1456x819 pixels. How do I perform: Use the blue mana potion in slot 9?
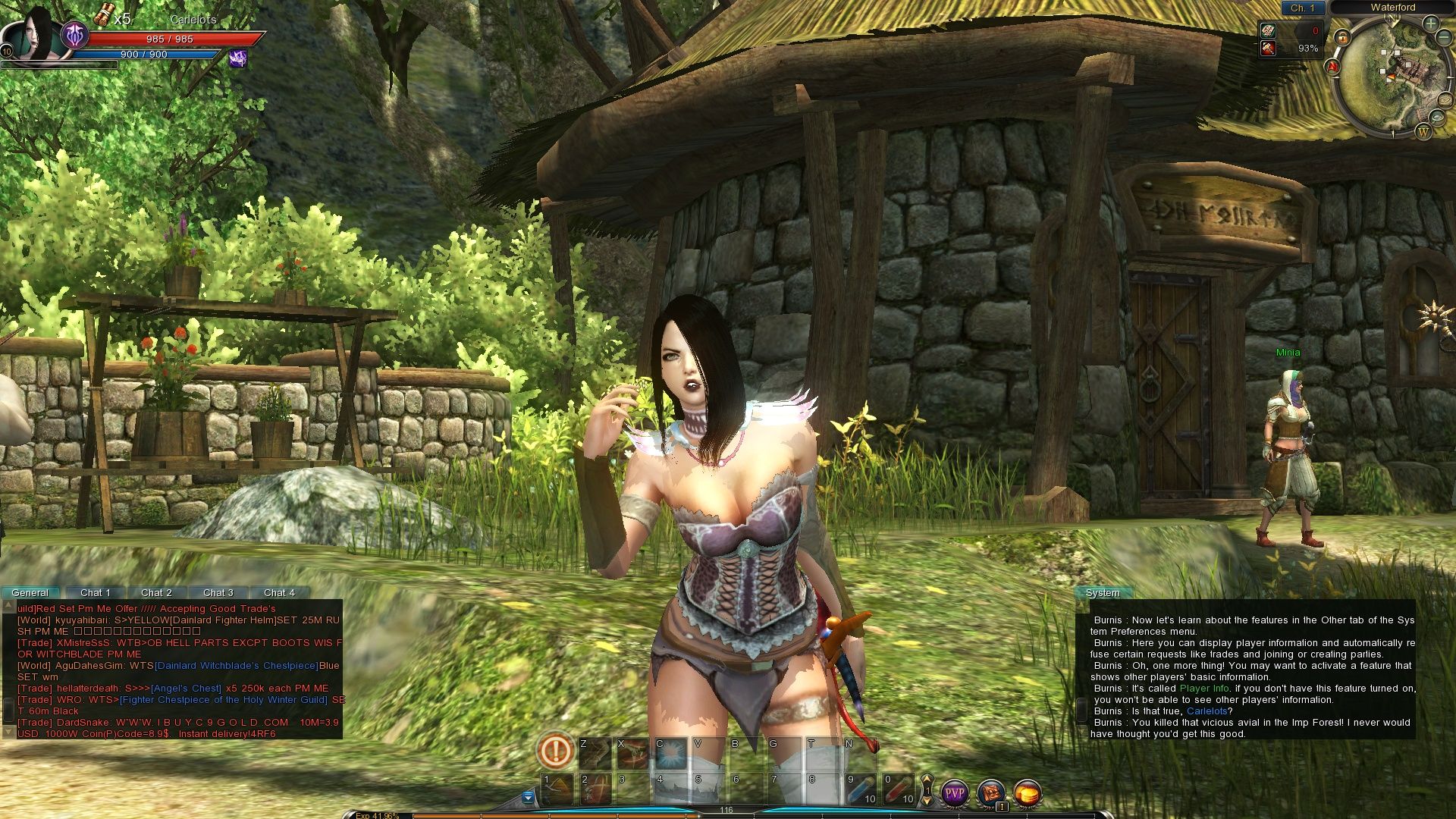pos(861,789)
